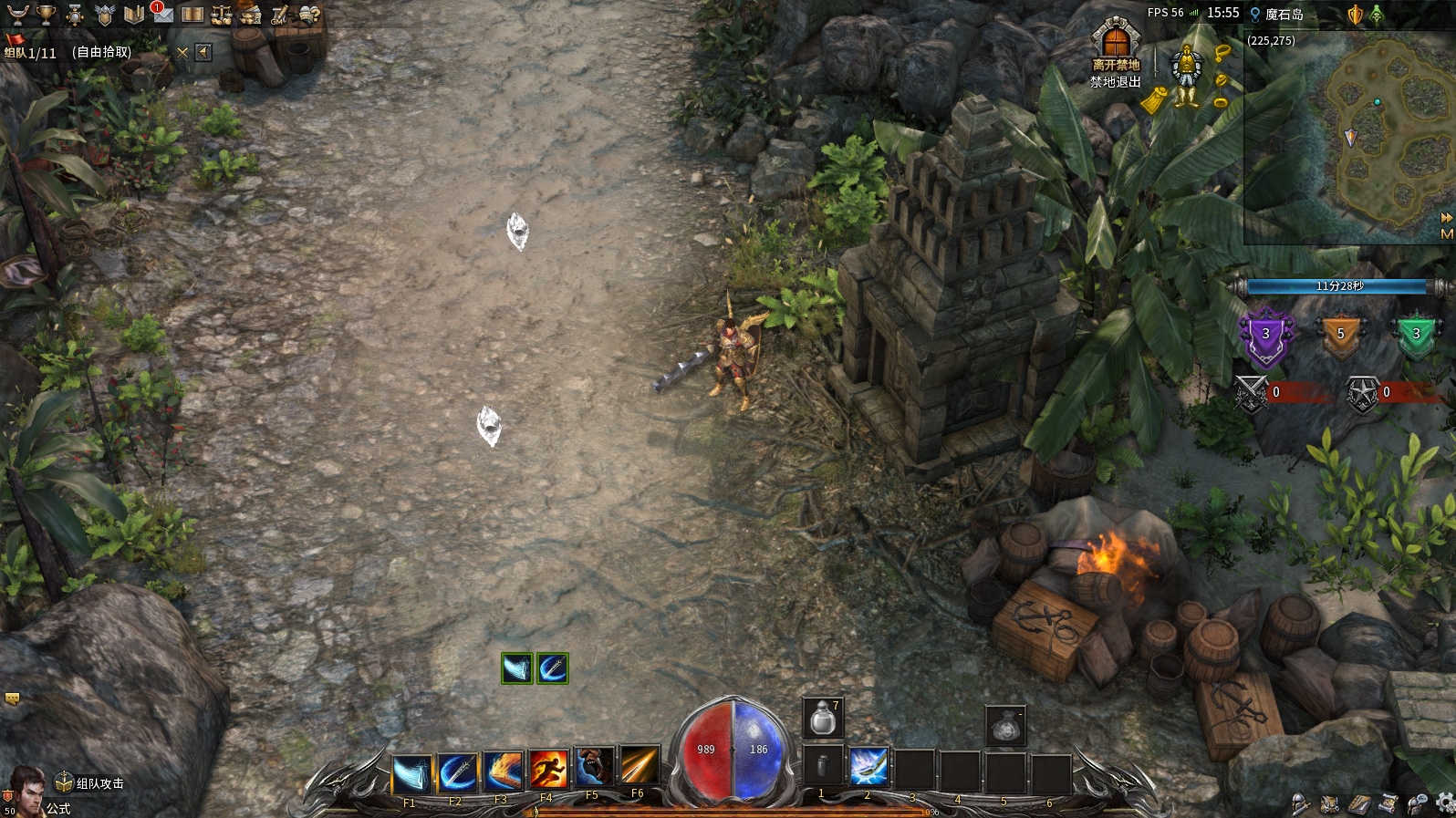Activate the F4 flaming sprint skill
The height and width of the screenshot is (818, 1456).
(x=548, y=771)
